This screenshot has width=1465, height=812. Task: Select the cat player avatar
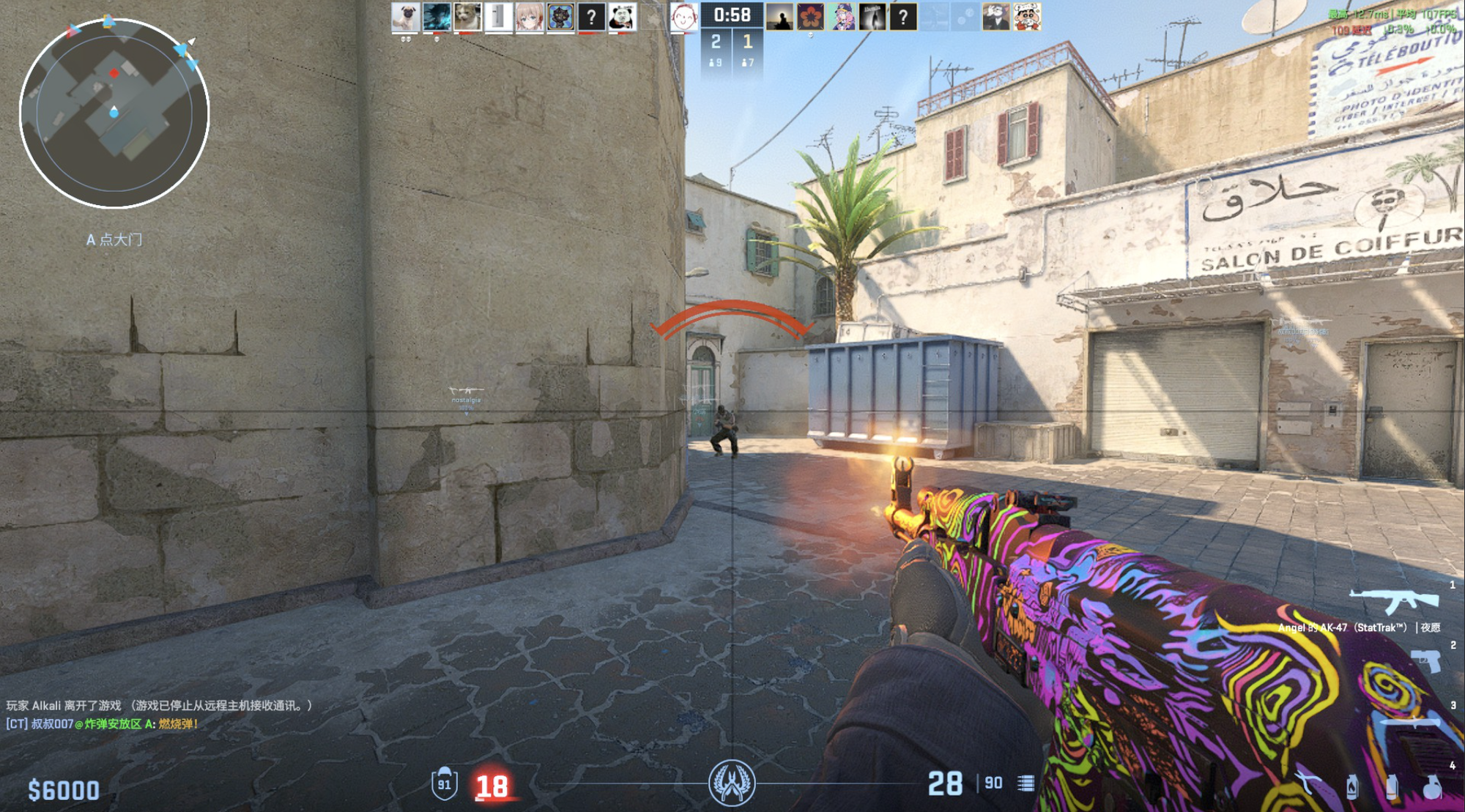click(x=467, y=17)
